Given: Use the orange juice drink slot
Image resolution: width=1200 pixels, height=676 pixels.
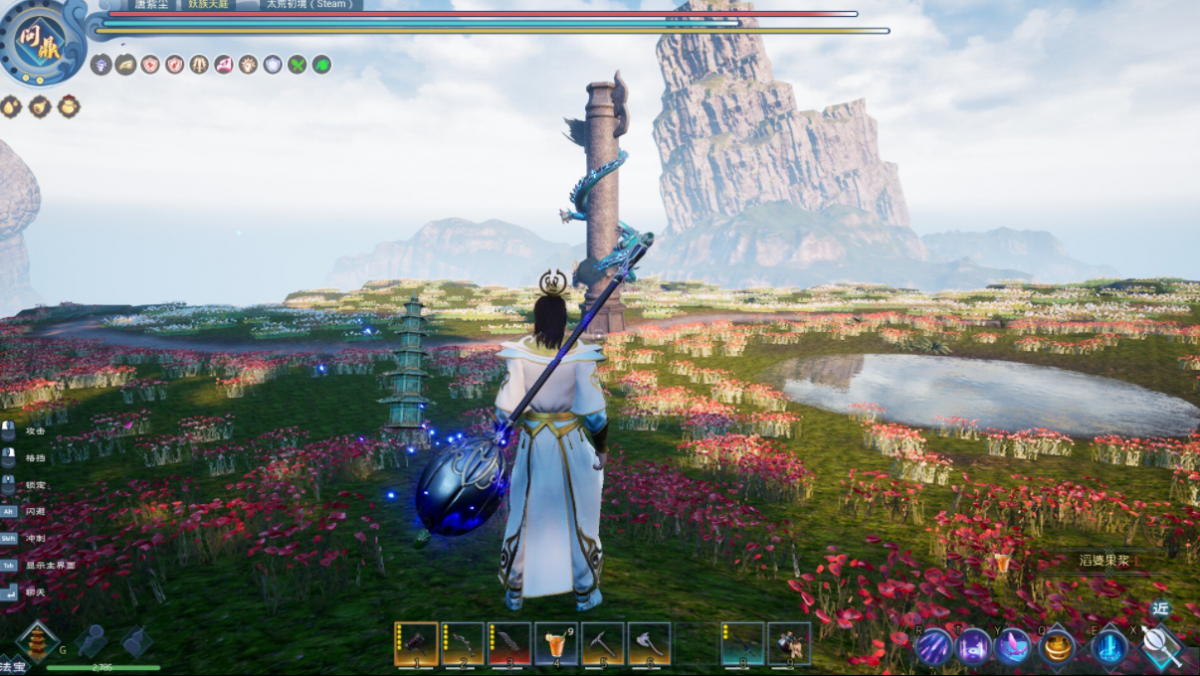Looking at the screenshot, I should [557, 644].
